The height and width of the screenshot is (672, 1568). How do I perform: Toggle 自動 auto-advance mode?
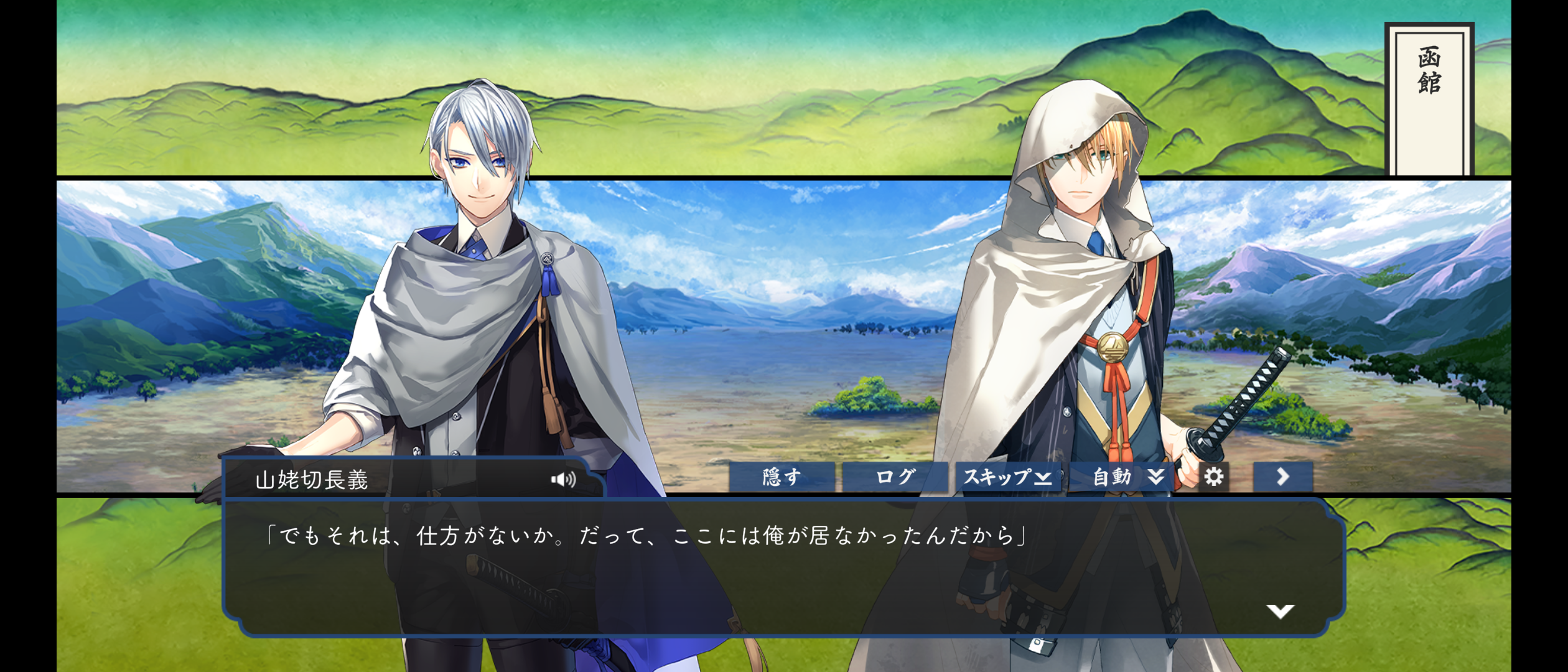click(1125, 477)
